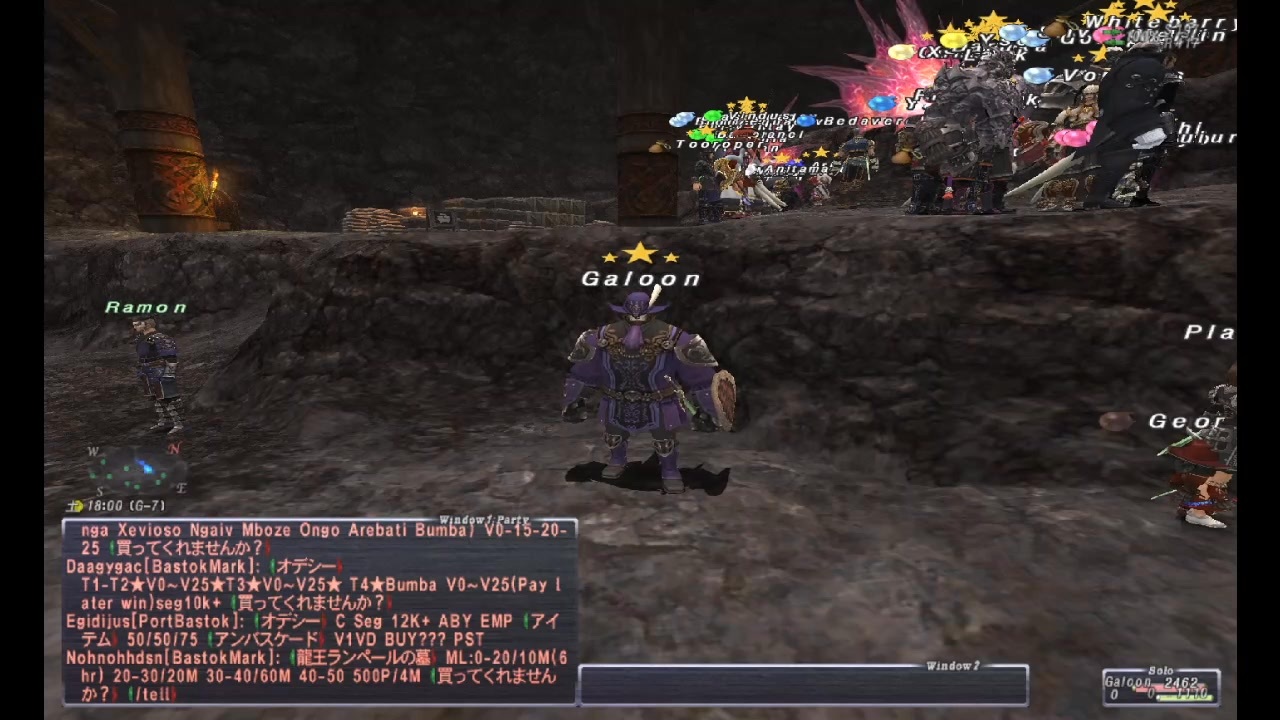Click the W direction letter on the compass
1280x720 pixels.
pyautogui.click(x=93, y=450)
